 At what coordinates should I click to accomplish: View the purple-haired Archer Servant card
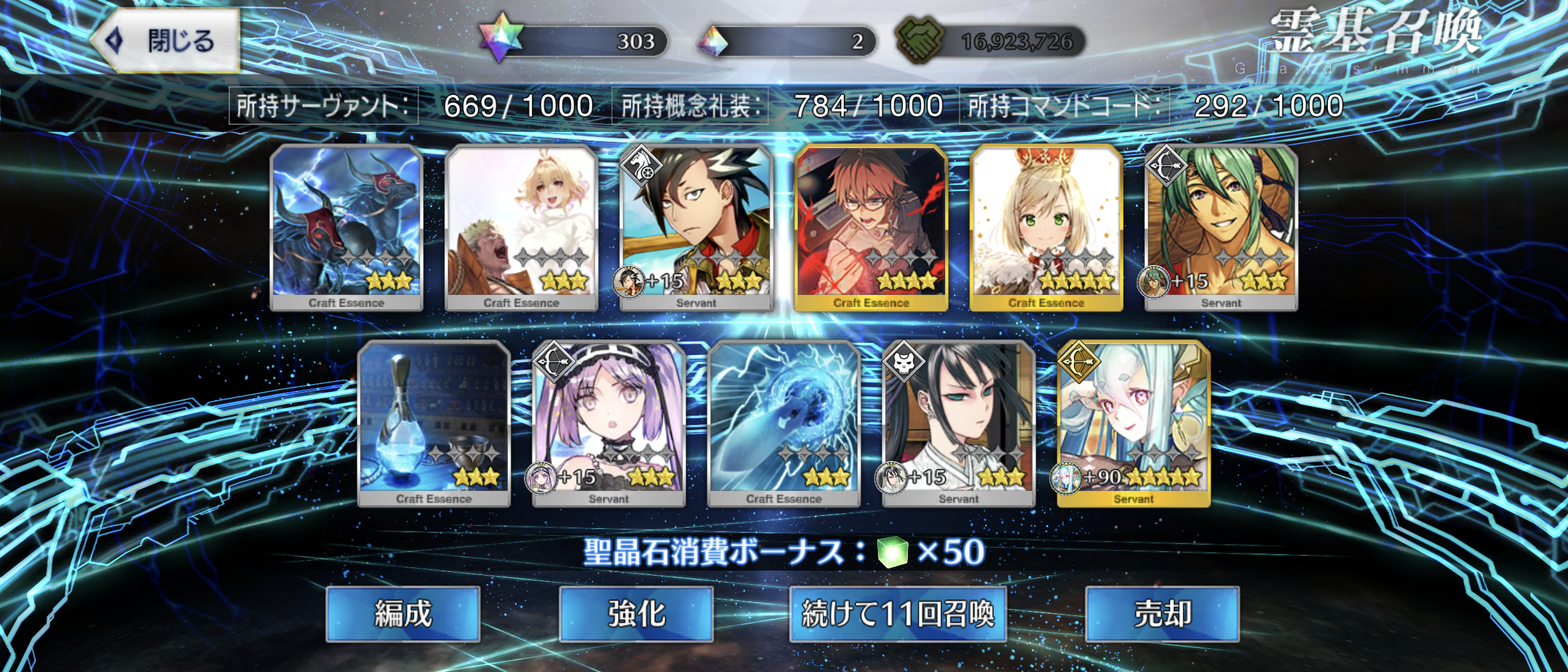pos(609,423)
